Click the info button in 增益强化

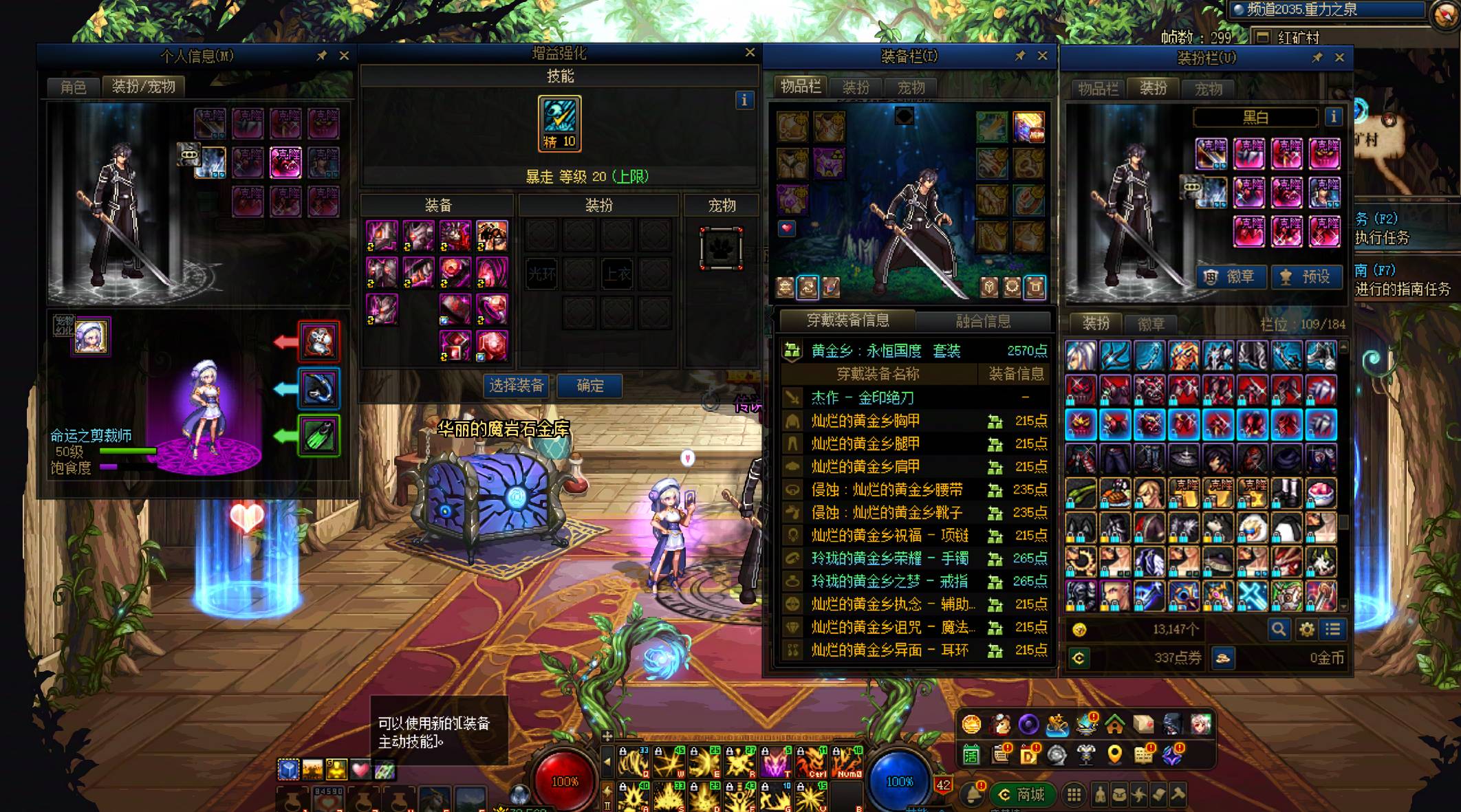[x=744, y=100]
